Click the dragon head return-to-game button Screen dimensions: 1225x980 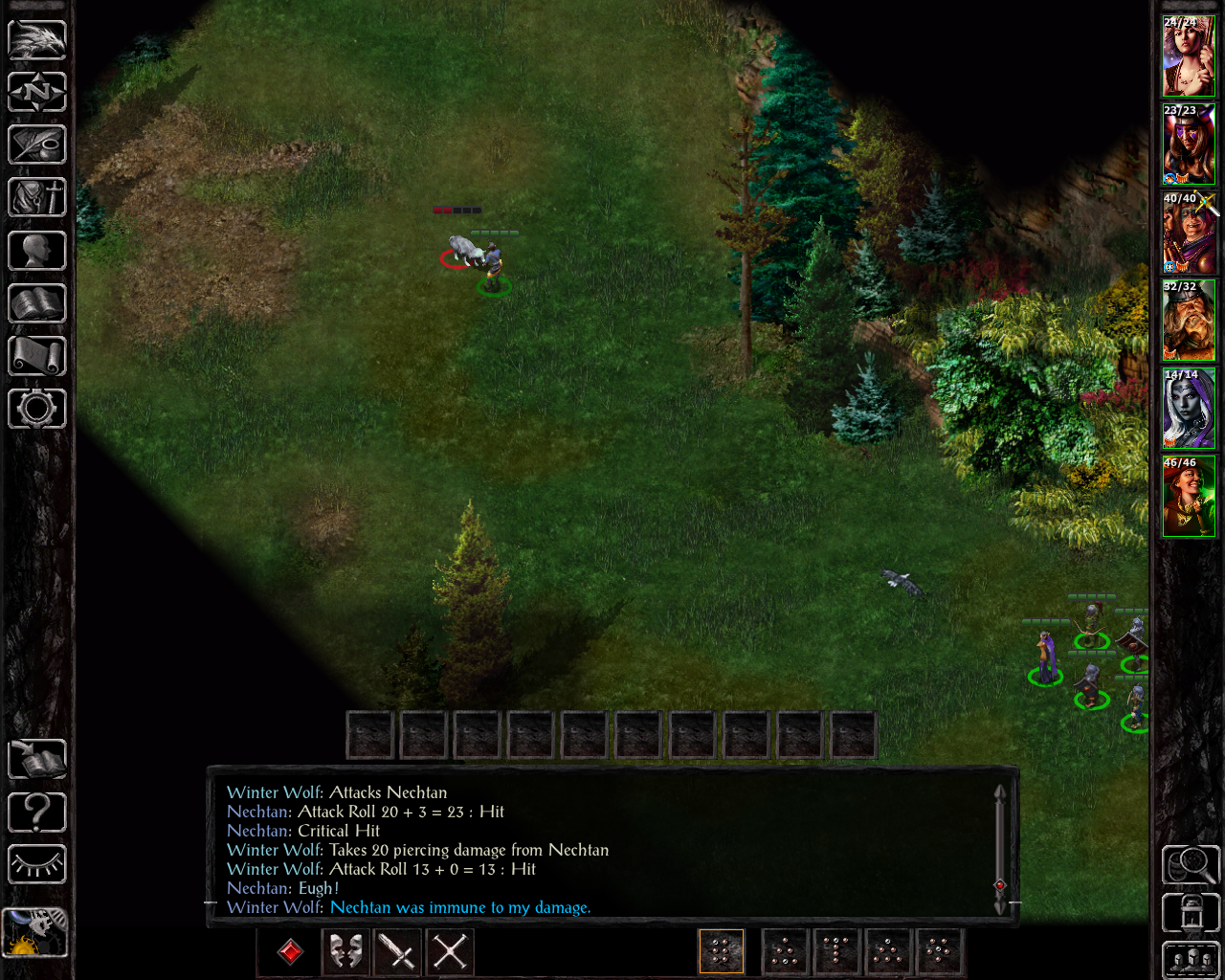pos(37,40)
